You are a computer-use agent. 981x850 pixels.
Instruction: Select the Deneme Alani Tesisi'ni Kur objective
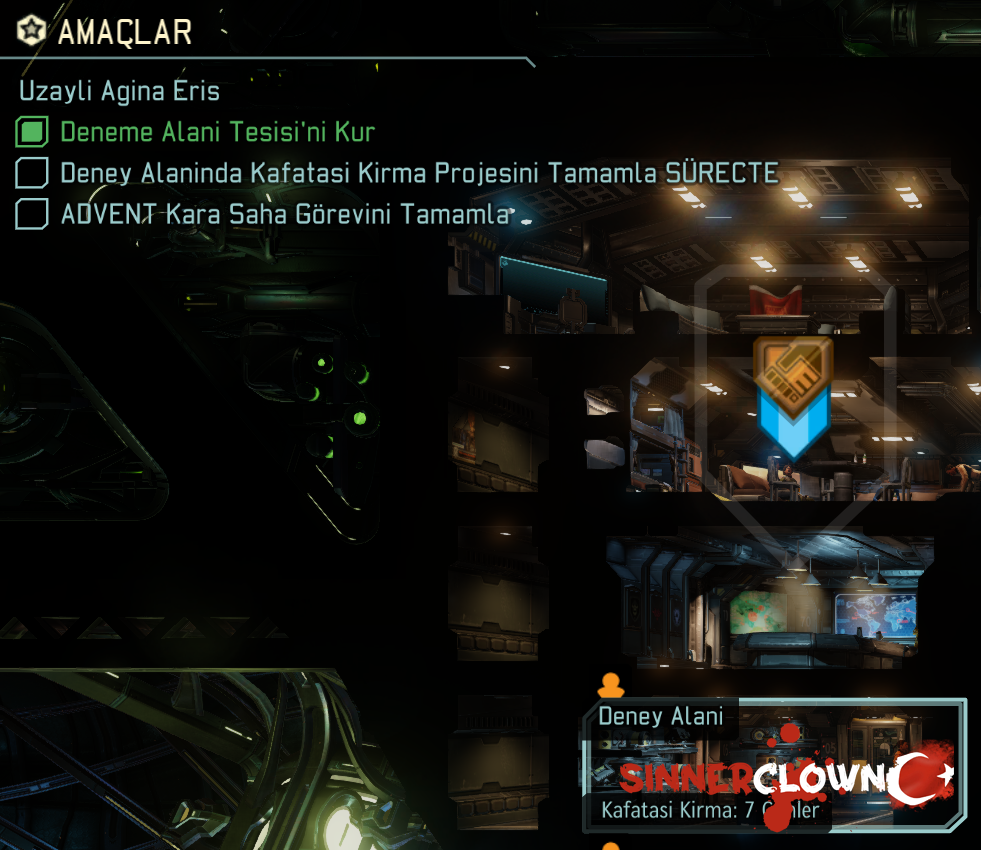217,132
